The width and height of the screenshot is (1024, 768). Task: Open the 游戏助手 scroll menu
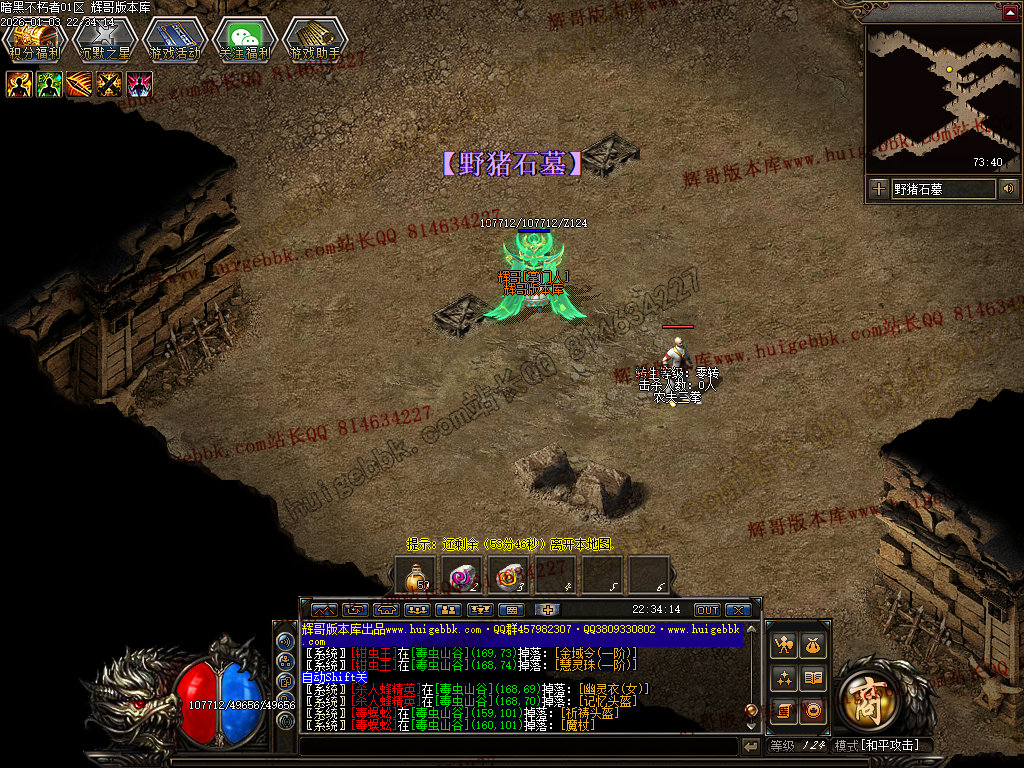coord(315,42)
